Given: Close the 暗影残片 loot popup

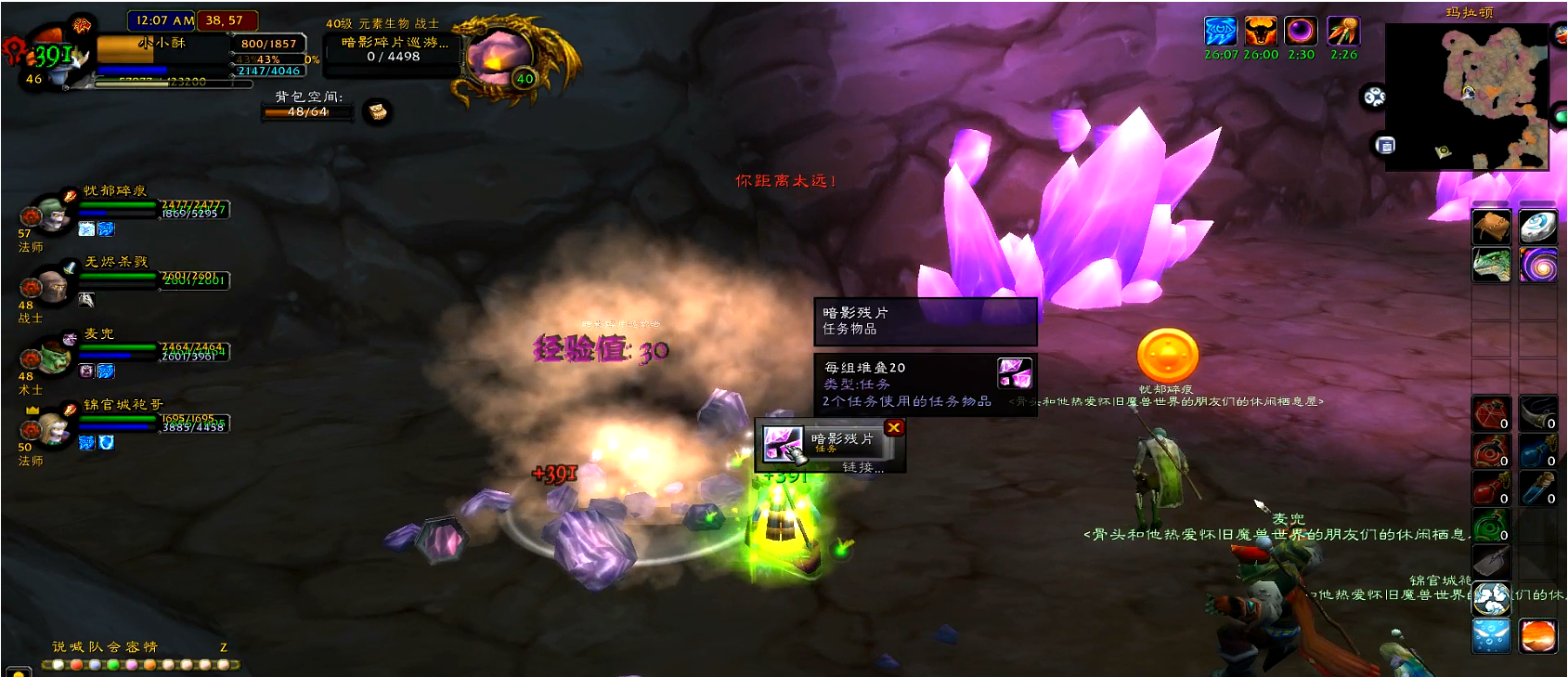Looking at the screenshot, I should pos(894,427).
